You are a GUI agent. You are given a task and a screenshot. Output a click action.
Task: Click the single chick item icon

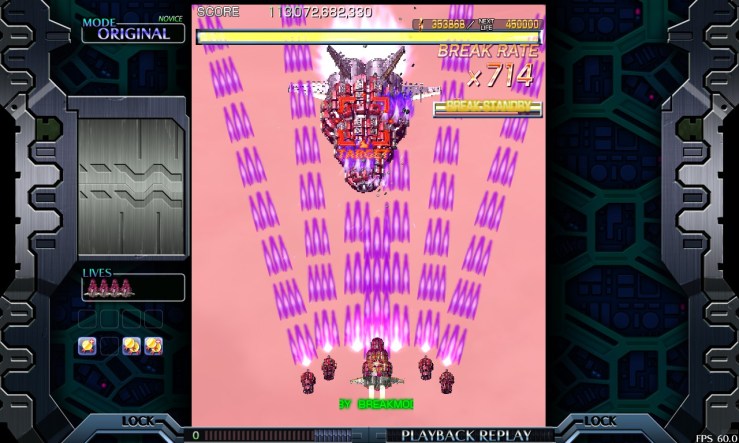click(x=87, y=346)
